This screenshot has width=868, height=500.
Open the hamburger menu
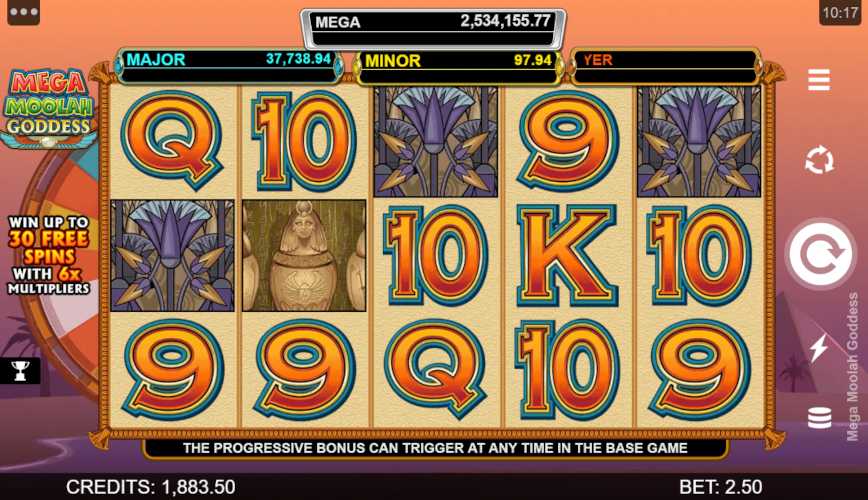tap(819, 80)
